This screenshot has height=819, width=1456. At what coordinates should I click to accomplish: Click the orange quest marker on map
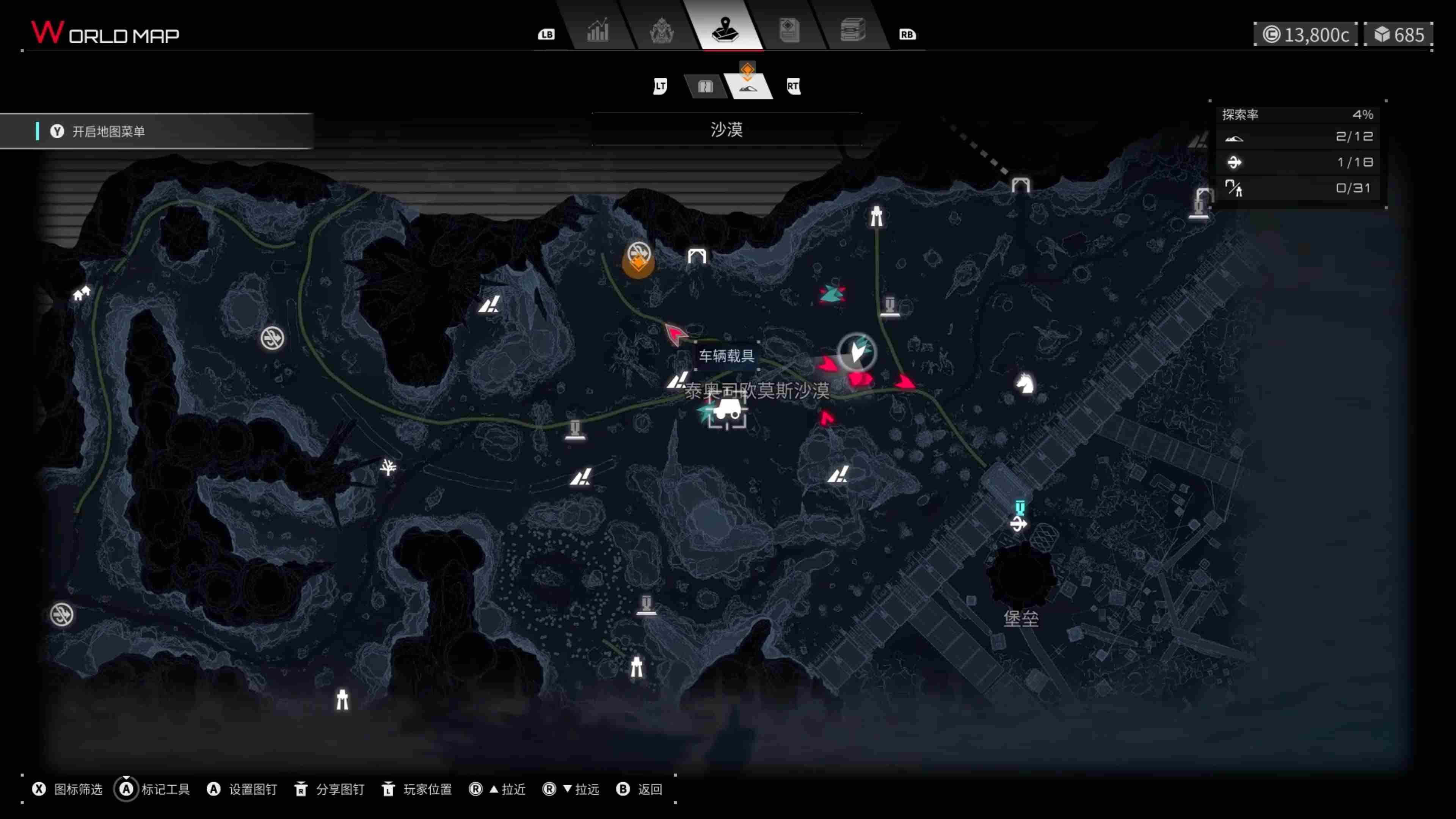click(x=639, y=261)
